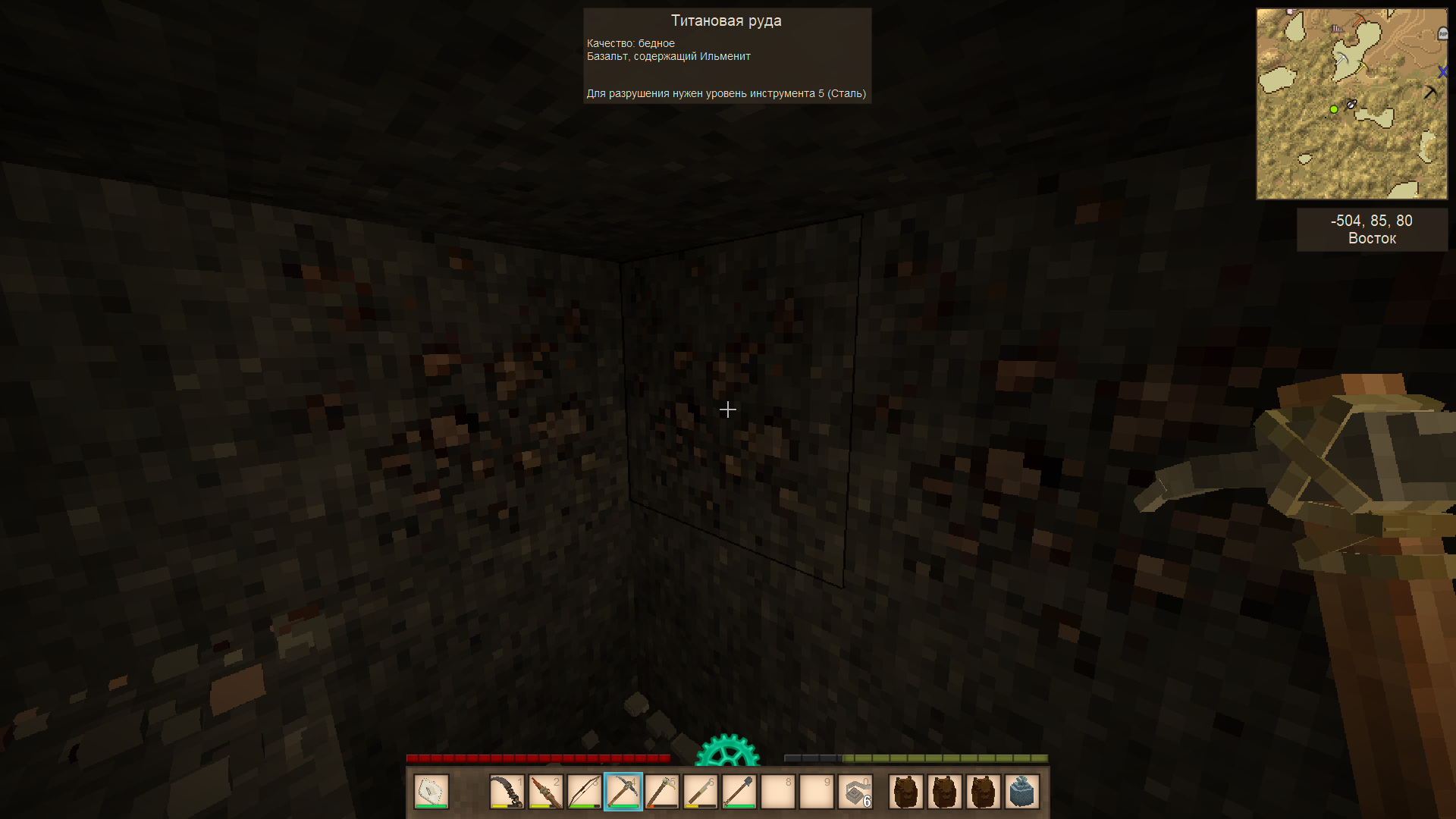Select the green dot marker on minimap
The width and height of the screenshot is (1456, 819).
(1334, 109)
